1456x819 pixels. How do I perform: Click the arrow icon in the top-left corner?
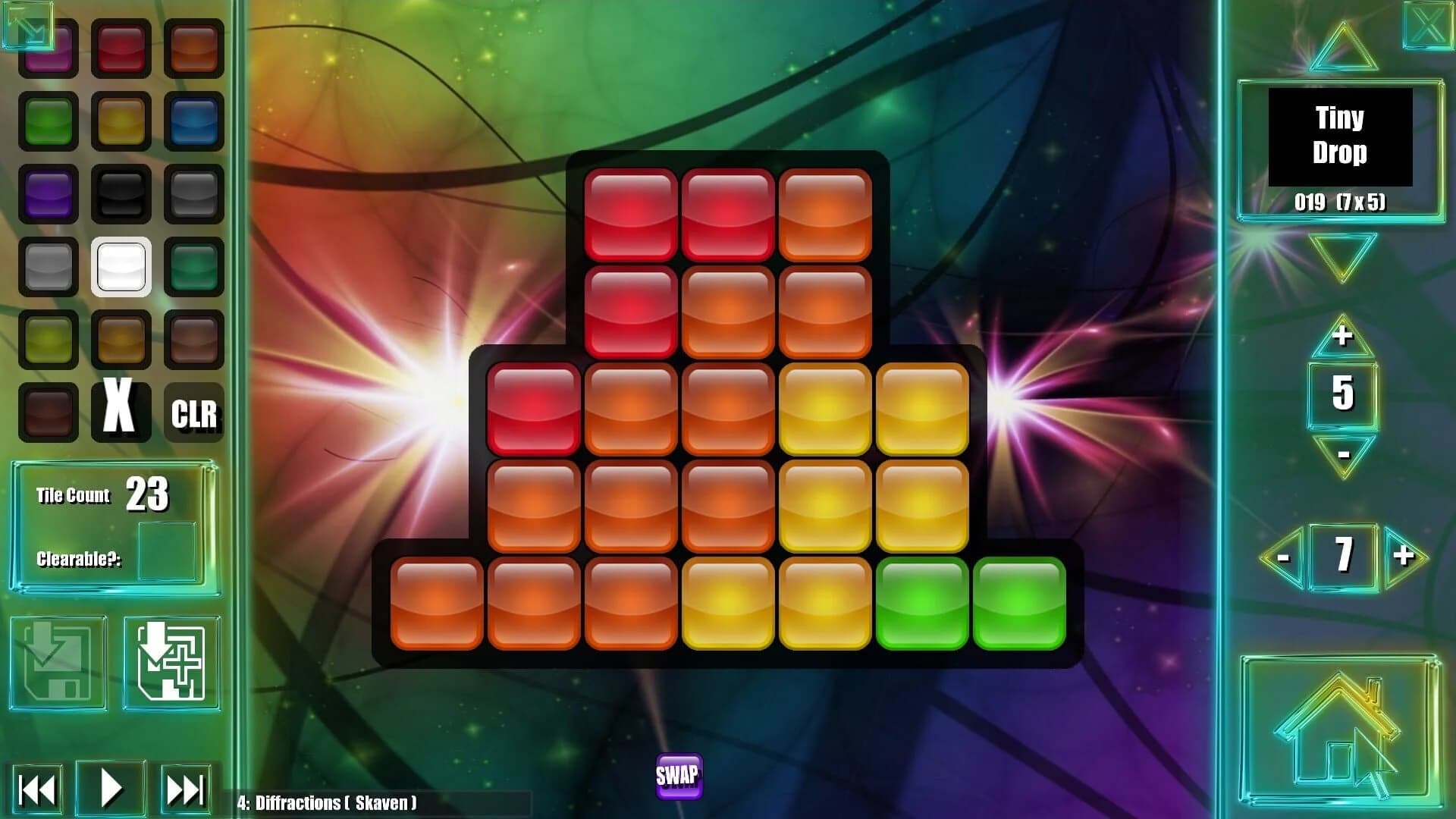point(27,27)
